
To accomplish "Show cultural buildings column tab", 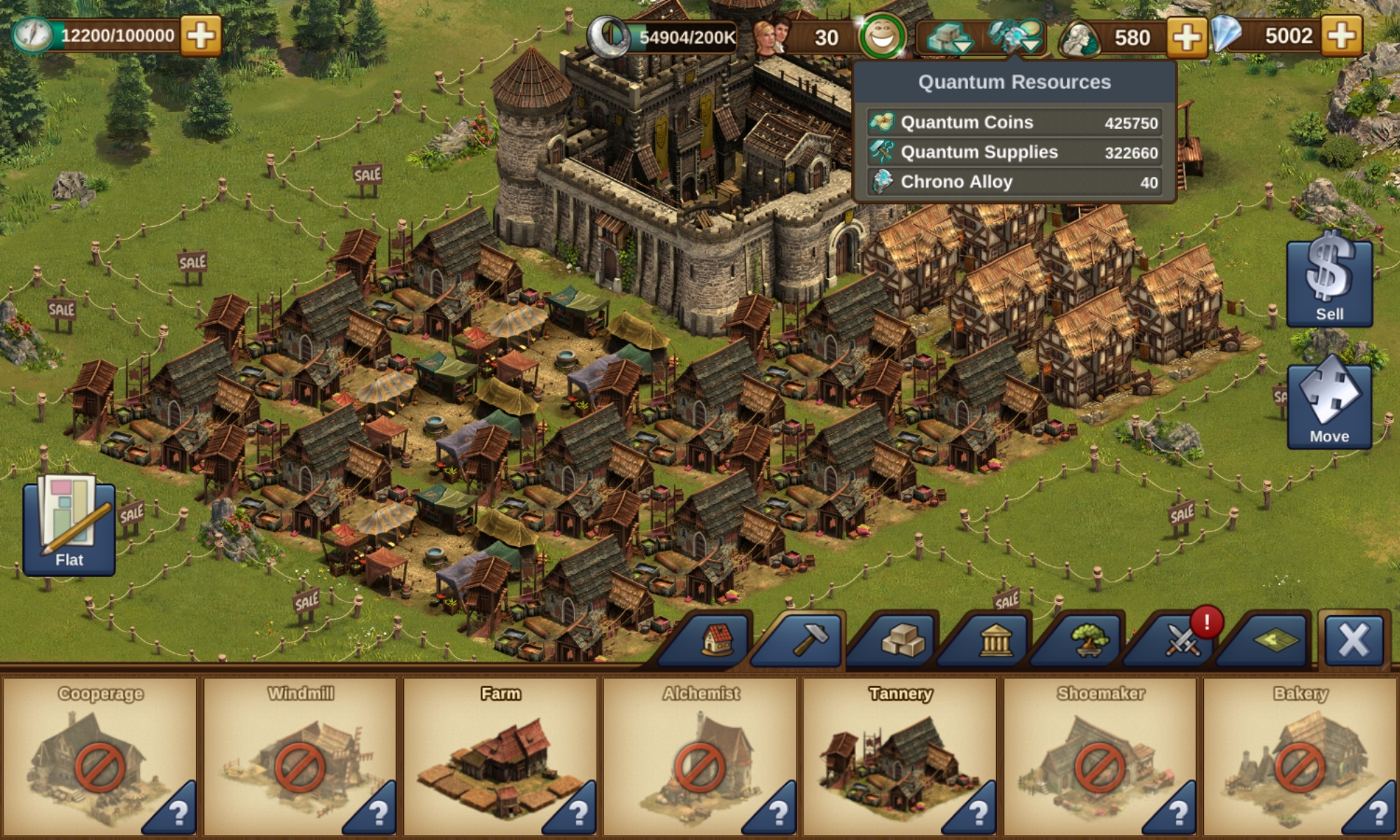I will coord(995,640).
